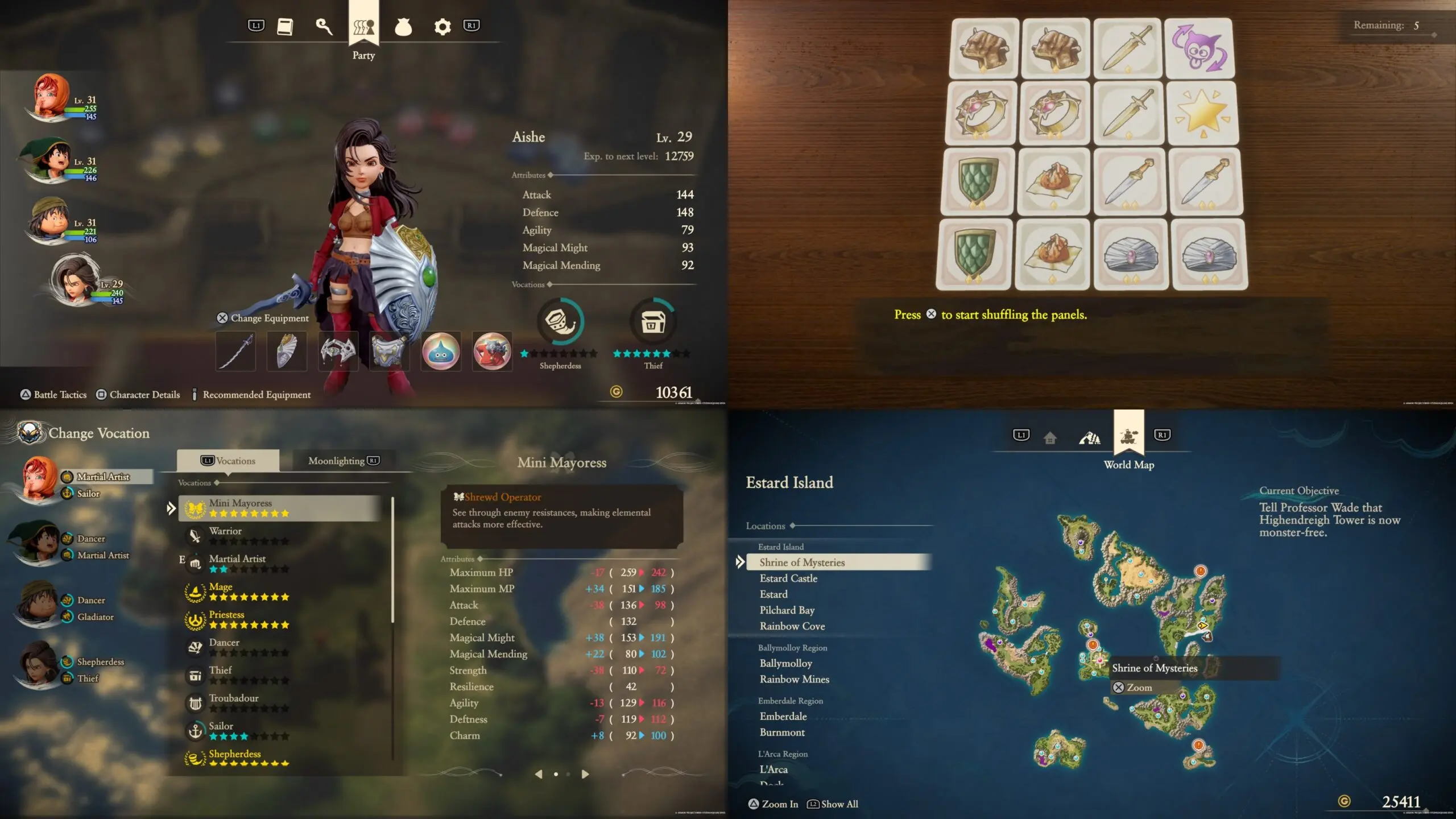This screenshot has height=819, width=1456.
Task: Choose Pilchard Bay from the locations list
Action: click(x=787, y=610)
